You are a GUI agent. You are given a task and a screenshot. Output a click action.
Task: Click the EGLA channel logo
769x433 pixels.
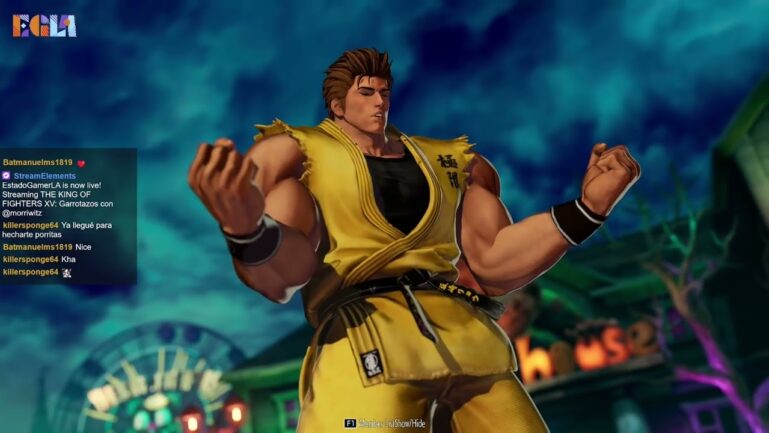pyautogui.click(x=44, y=26)
